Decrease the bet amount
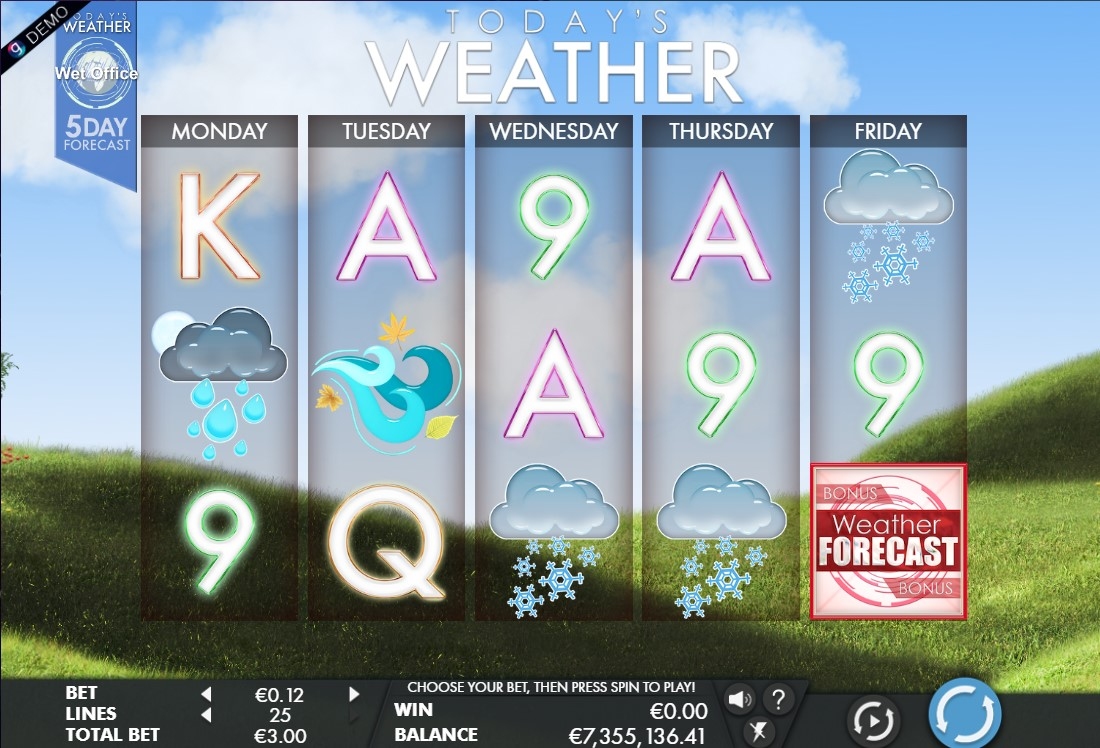 click(206, 694)
